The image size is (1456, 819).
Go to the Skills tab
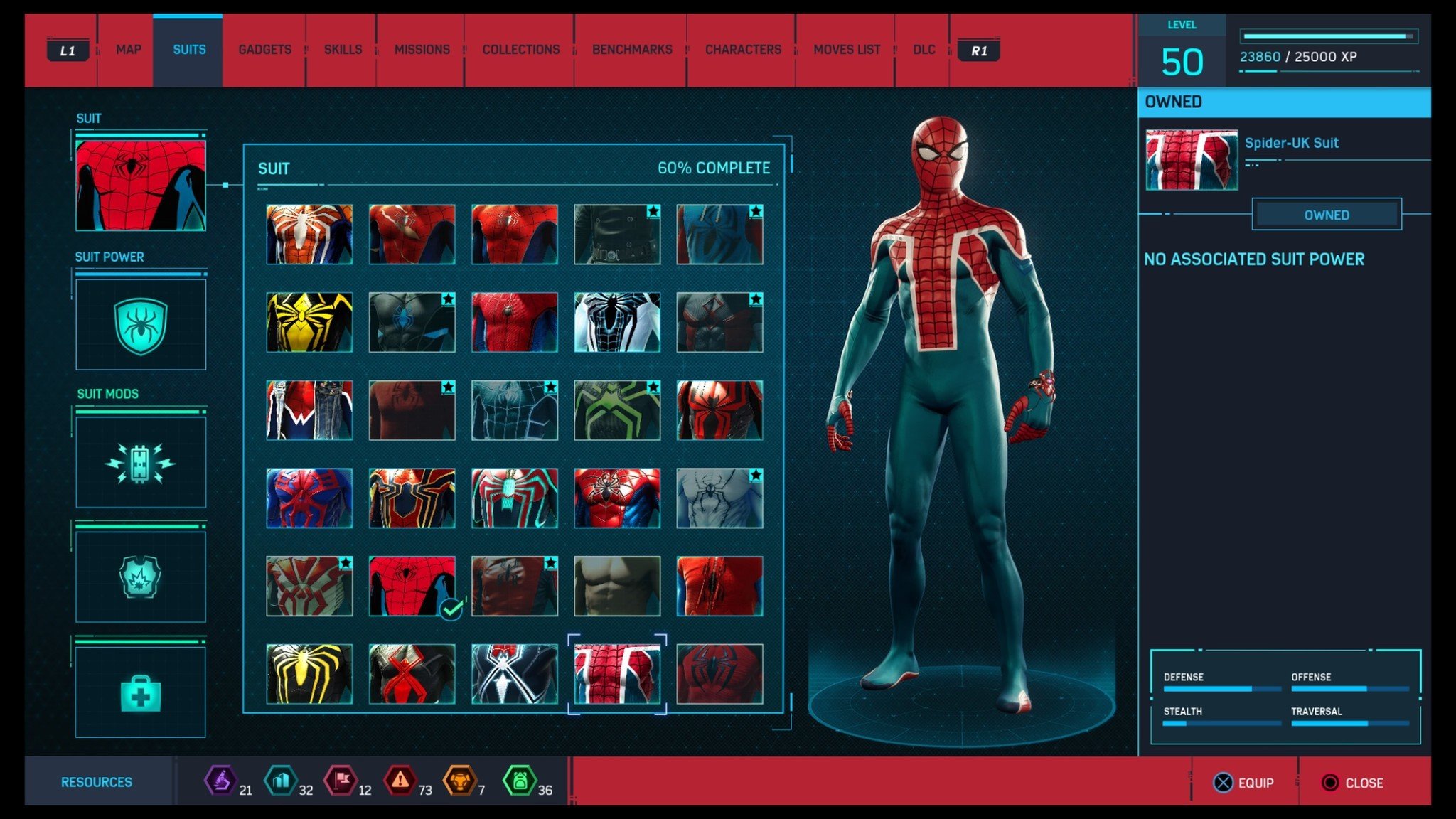343,50
